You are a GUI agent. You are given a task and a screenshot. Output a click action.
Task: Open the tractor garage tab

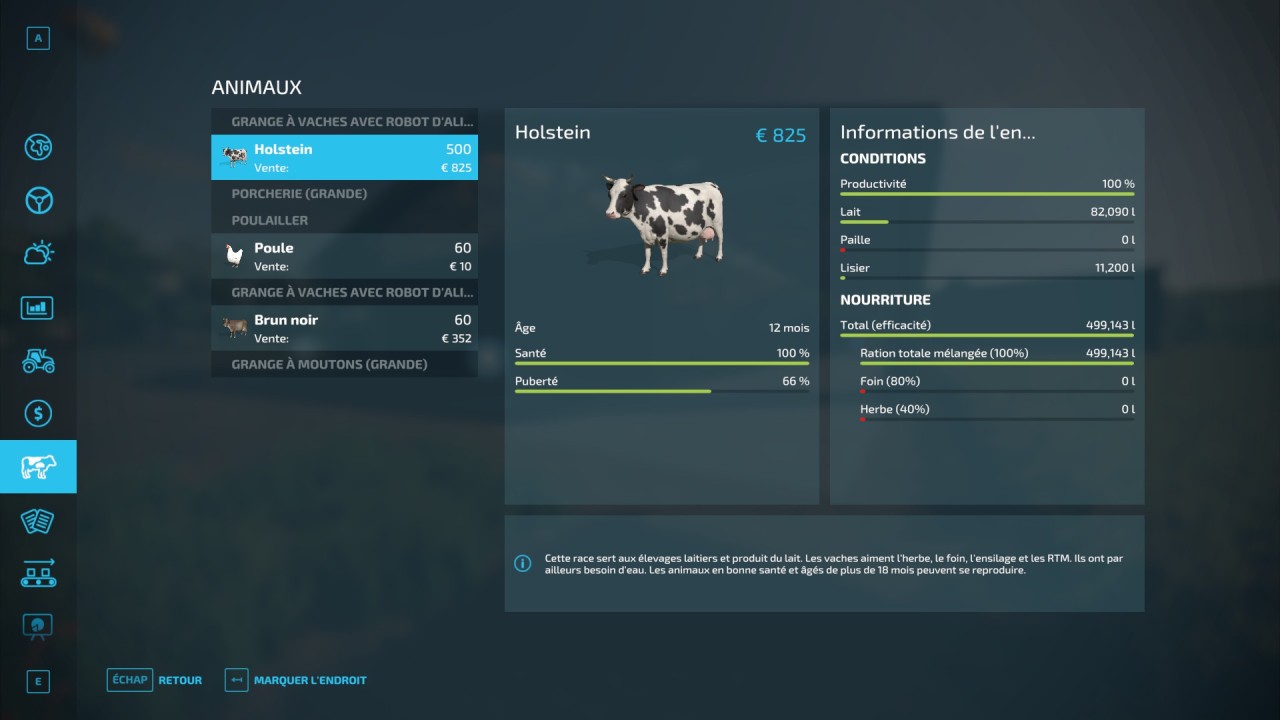38,360
